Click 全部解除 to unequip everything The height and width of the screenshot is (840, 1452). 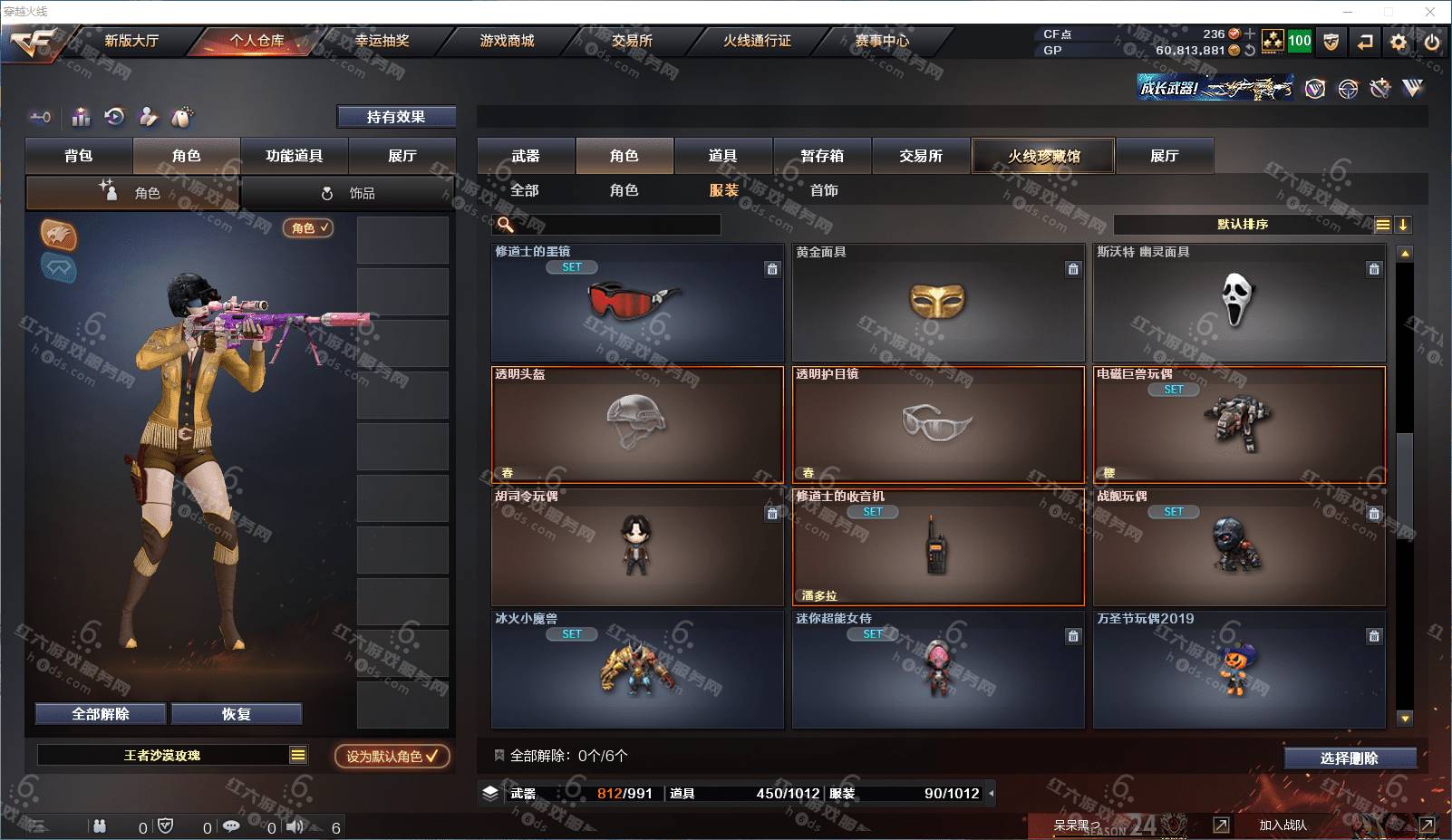pyautogui.click(x=101, y=714)
